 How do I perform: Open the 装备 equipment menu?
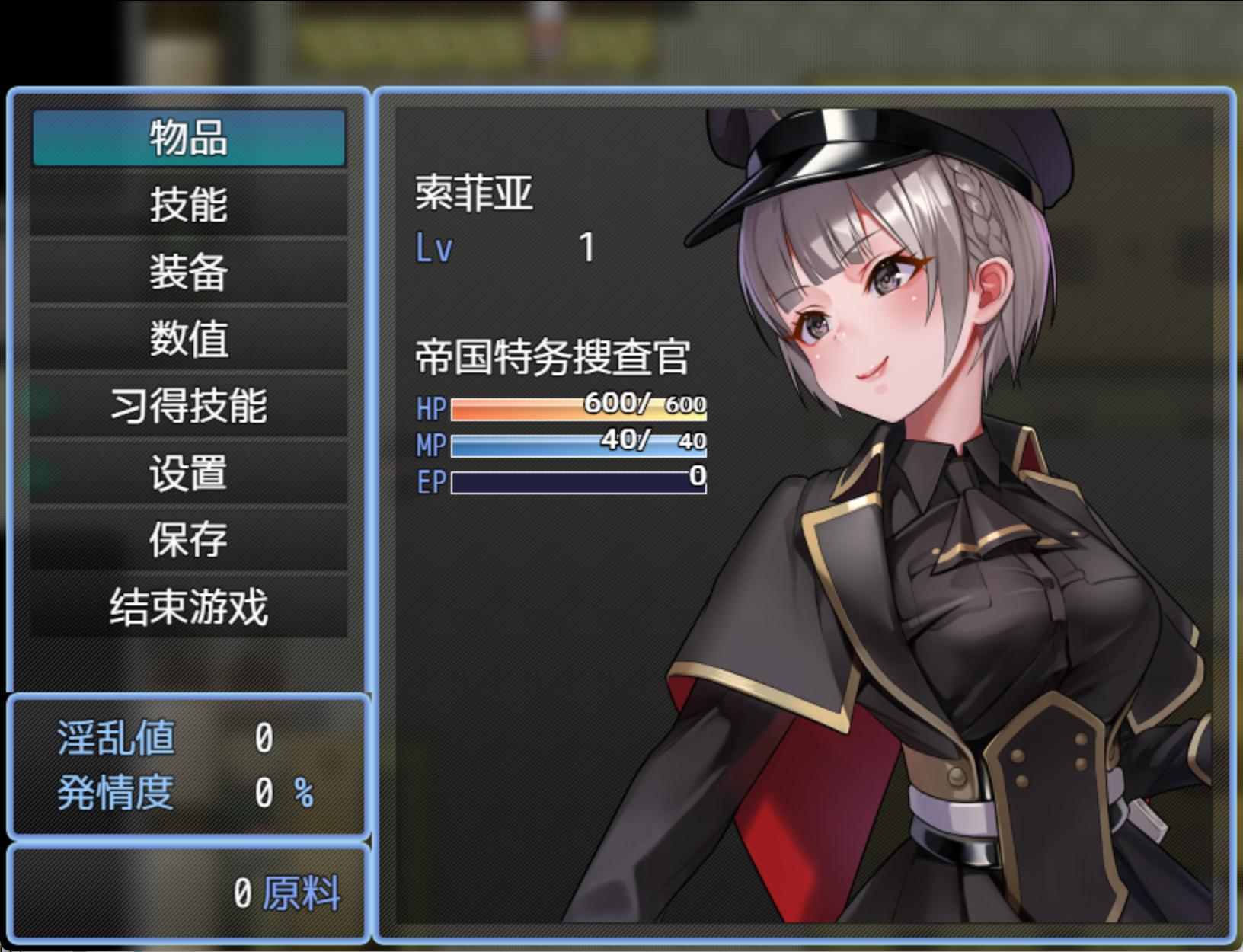188,272
